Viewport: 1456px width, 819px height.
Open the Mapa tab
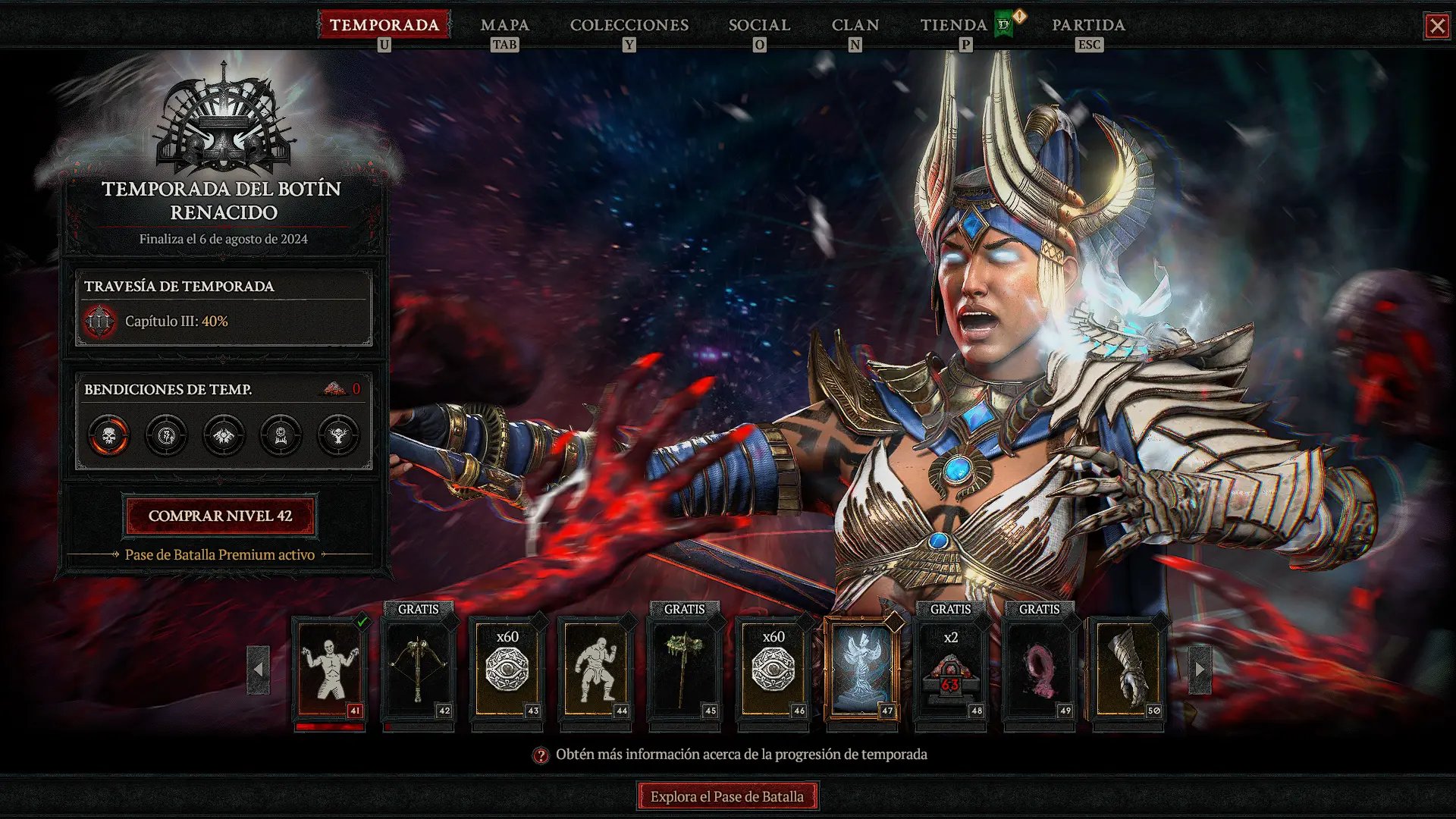pos(504,25)
